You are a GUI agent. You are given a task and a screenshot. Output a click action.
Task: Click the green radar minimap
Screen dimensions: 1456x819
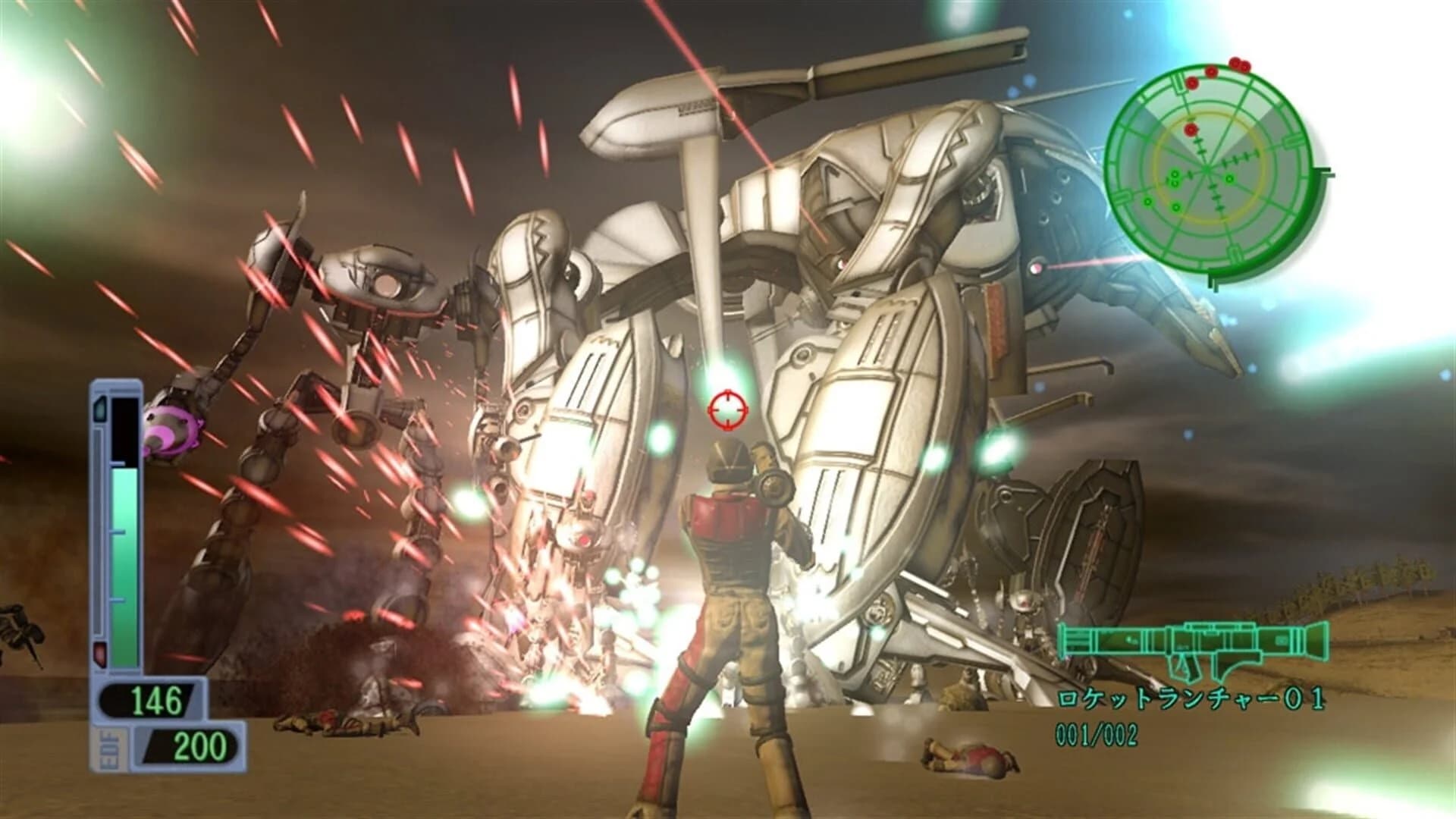1206,167
